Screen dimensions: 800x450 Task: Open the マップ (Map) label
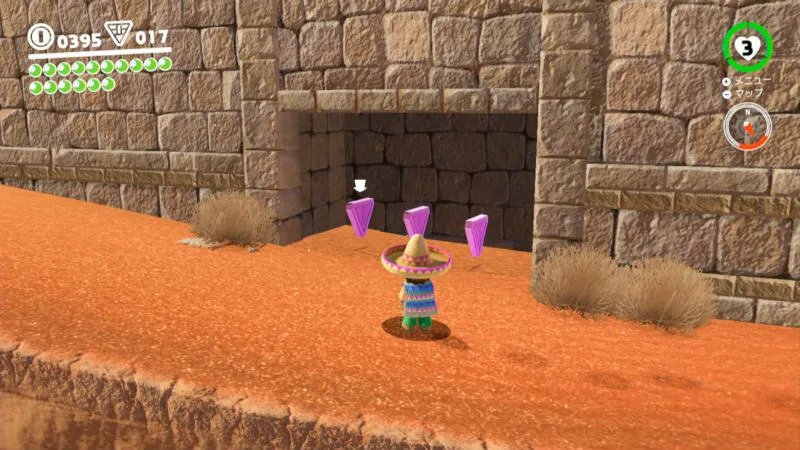coord(749,93)
